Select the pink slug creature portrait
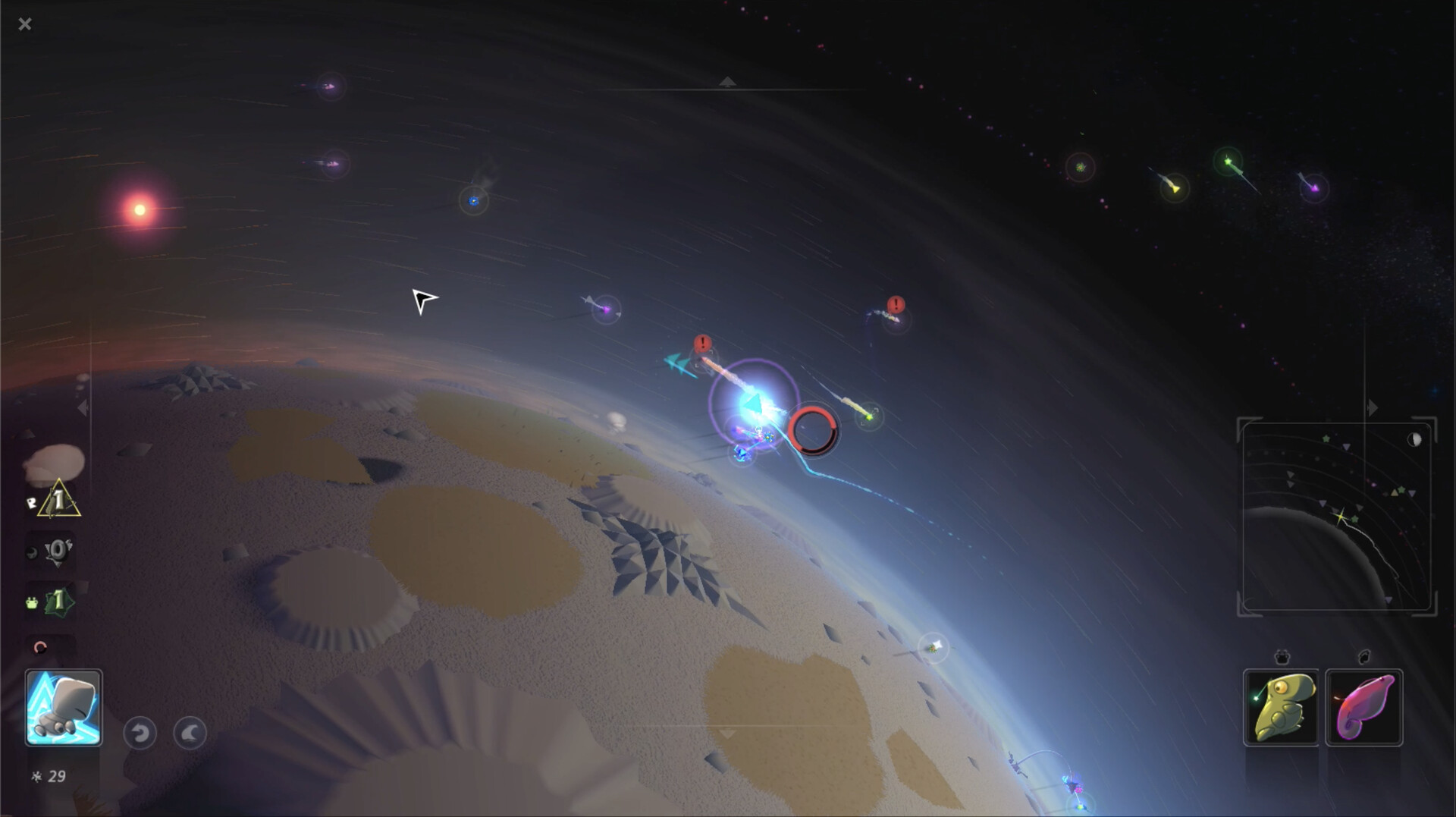 [1363, 706]
